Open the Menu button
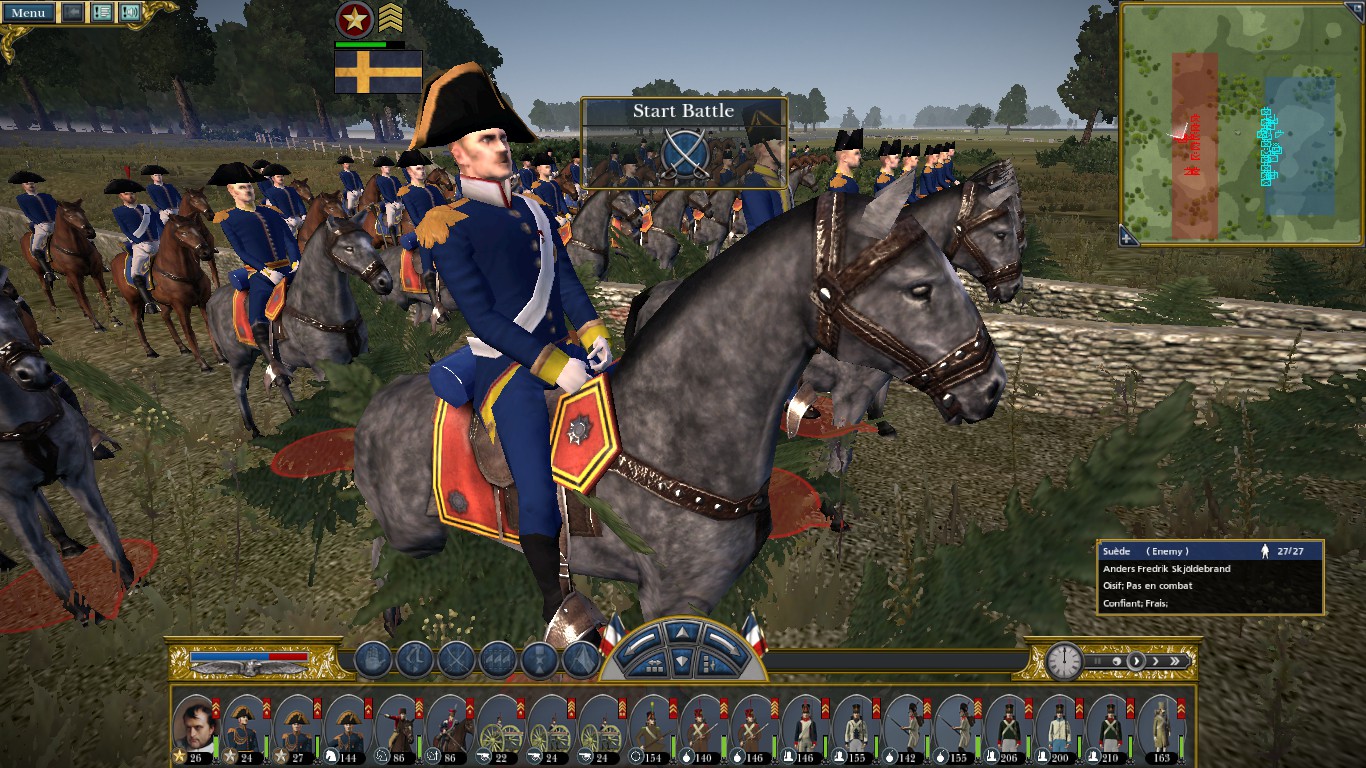Image resolution: width=1366 pixels, height=768 pixels. pos(28,12)
